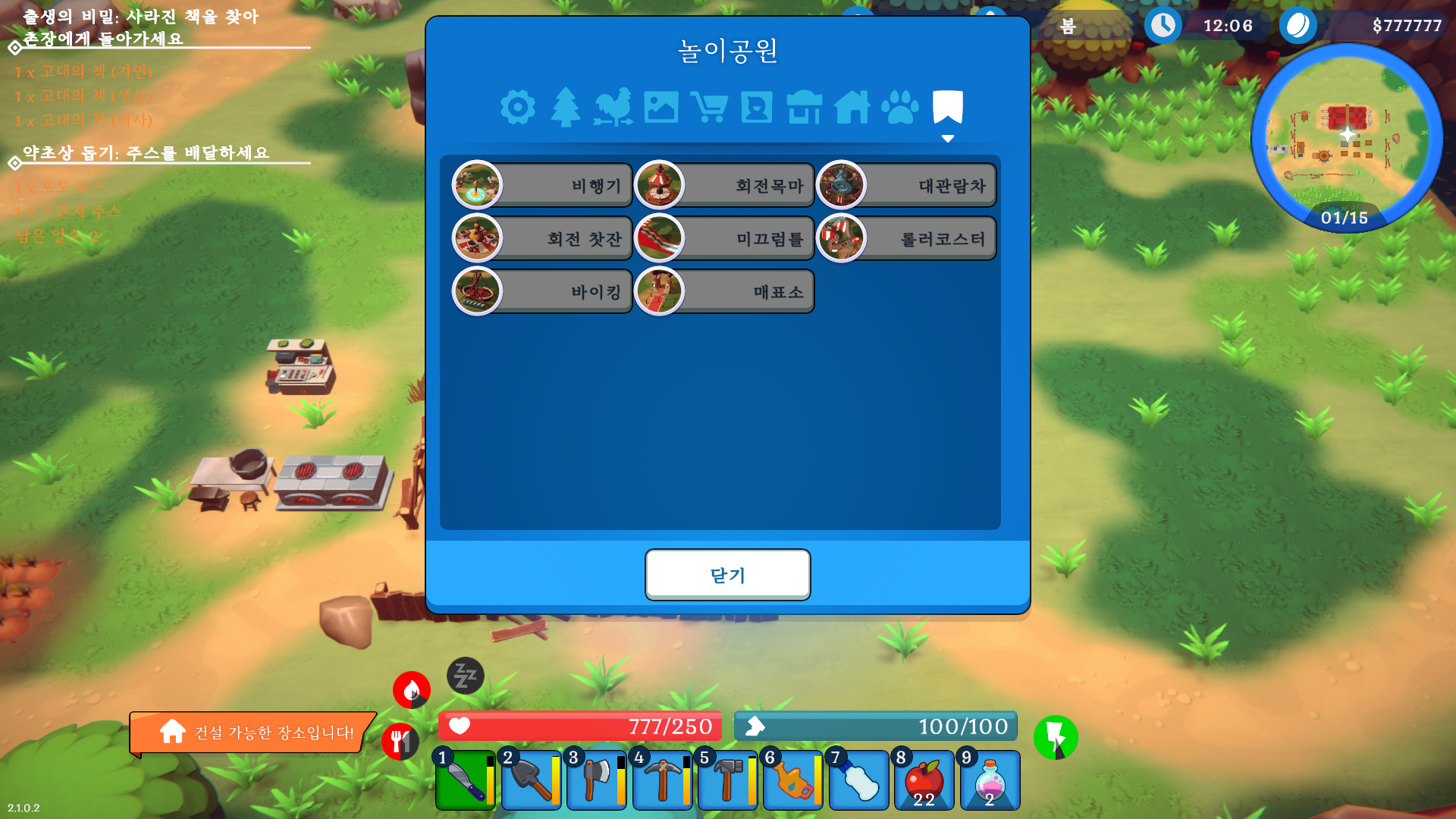The width and height of the screenshot is (1456, 819).
Task: Open the paw print pets category
Action: pos(902,108)
